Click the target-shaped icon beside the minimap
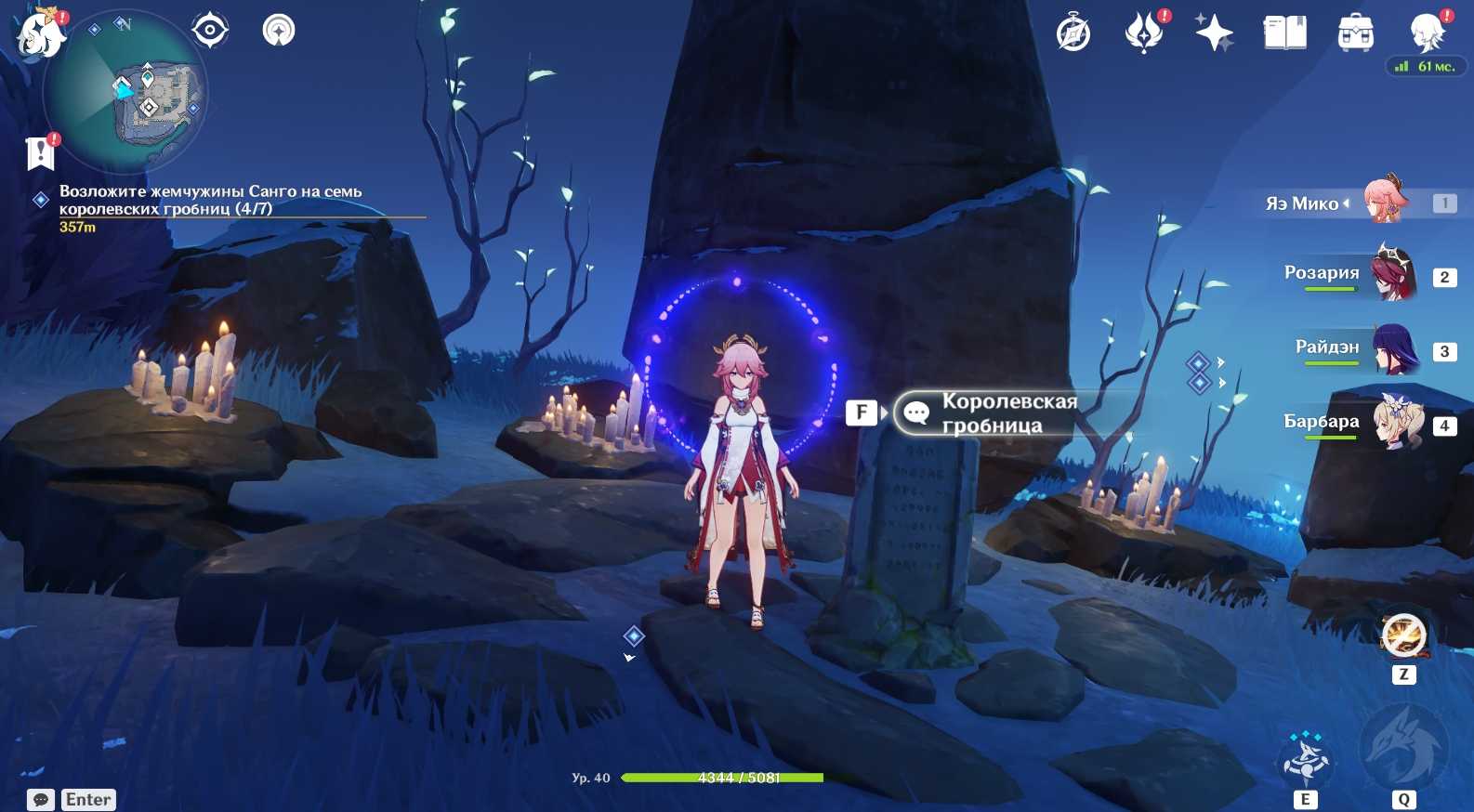Image resolution: width=1474 pixels, height=812 pixels. 210,31
